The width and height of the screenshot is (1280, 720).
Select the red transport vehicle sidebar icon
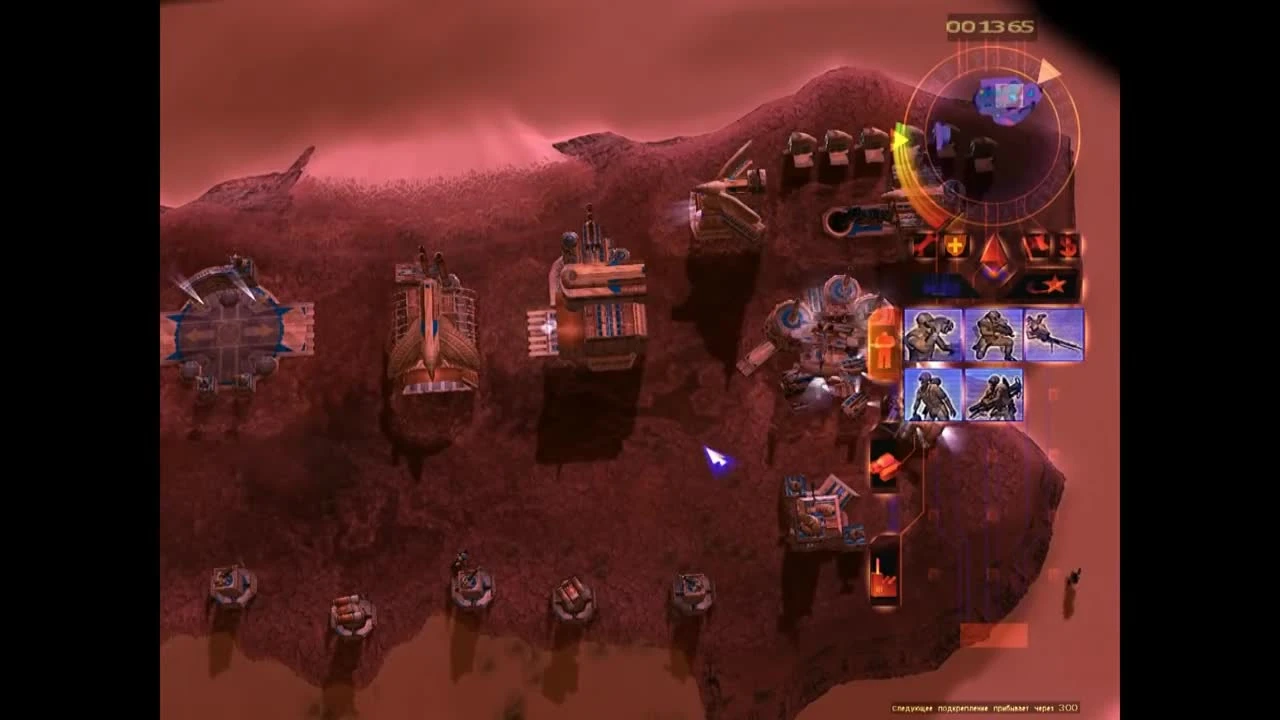tap(884, 463)
